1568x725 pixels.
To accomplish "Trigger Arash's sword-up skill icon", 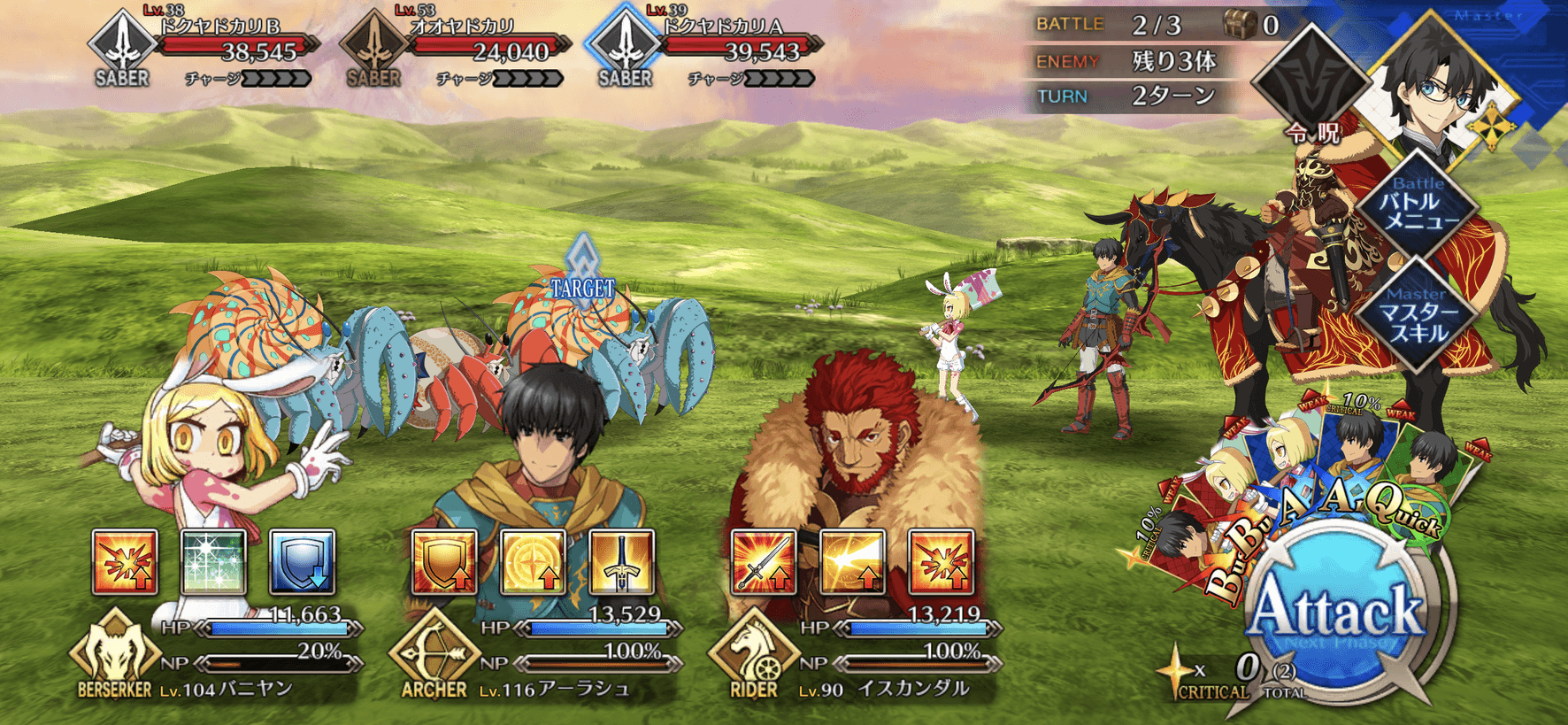I will [x=621, y=562].
